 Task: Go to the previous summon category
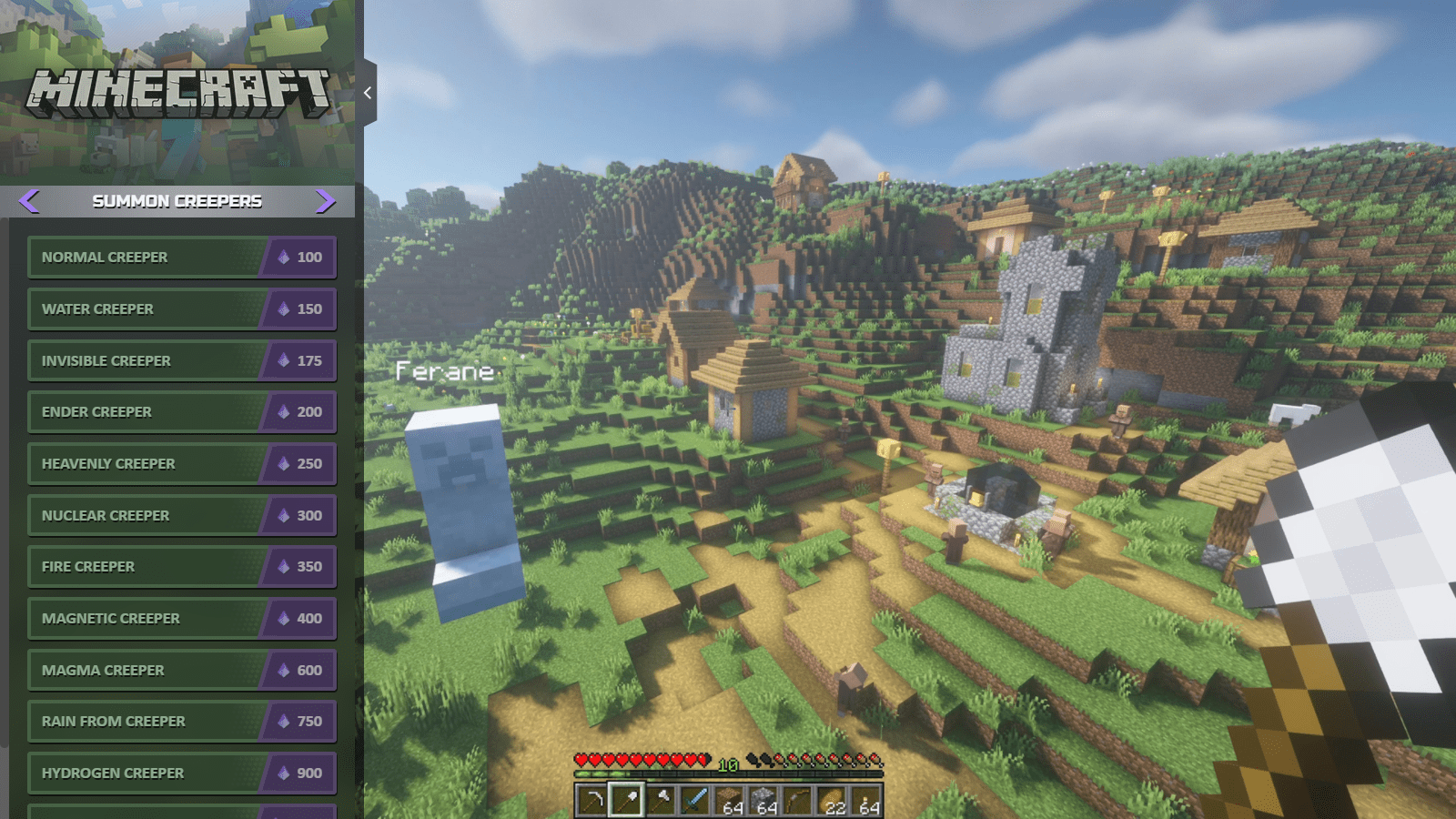29,201
